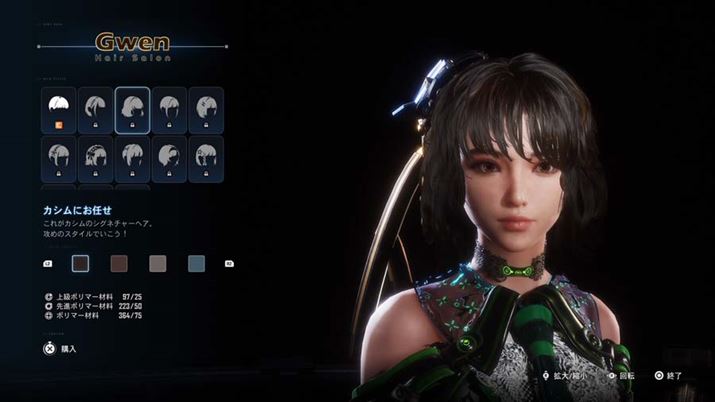Screen dimensions: 715x402
Task: Select the steel blue hair color
Action: pyautogui.click(x=196, y=263)
